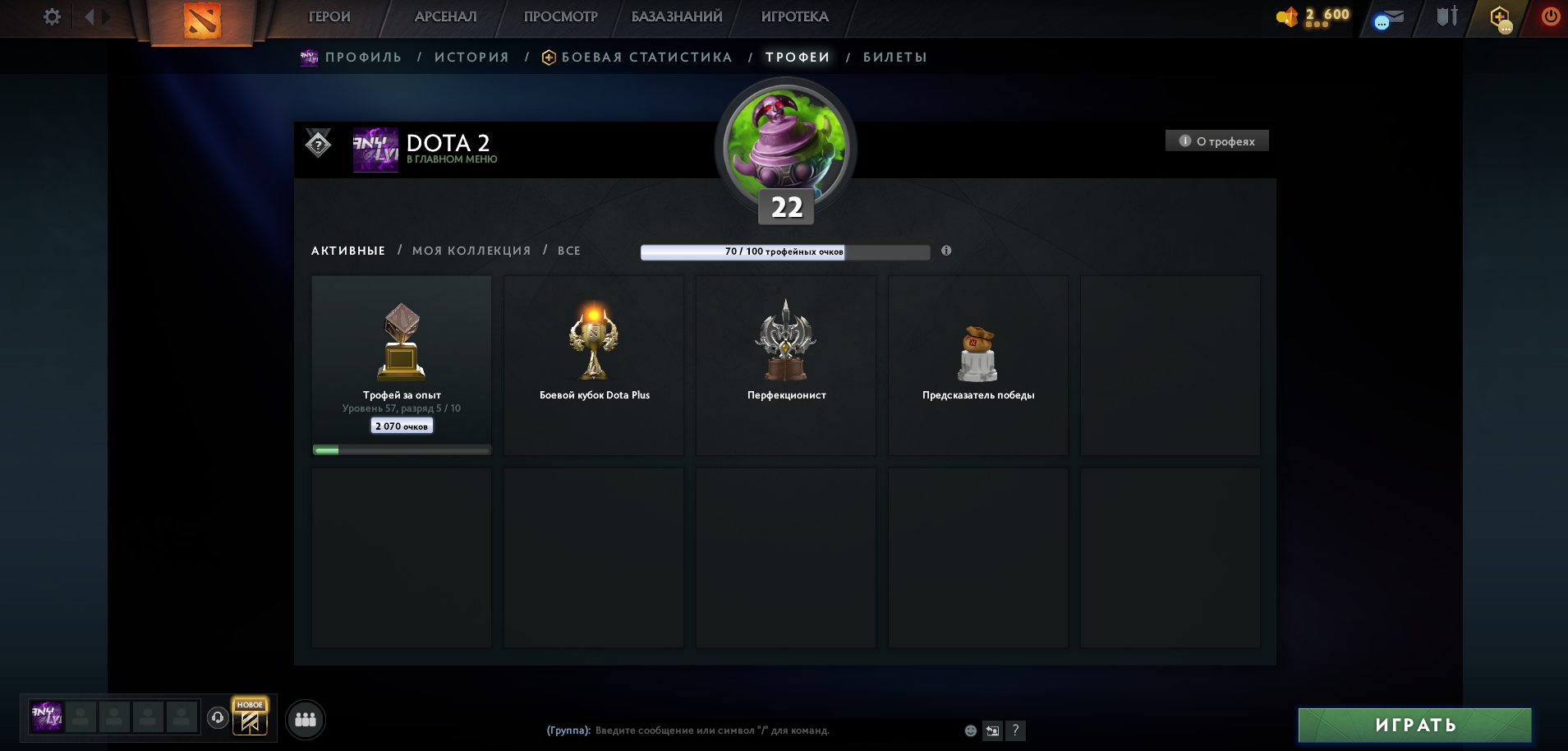Open the НОВОЕ ticket notification above chat bar

(x=249, y=716)
